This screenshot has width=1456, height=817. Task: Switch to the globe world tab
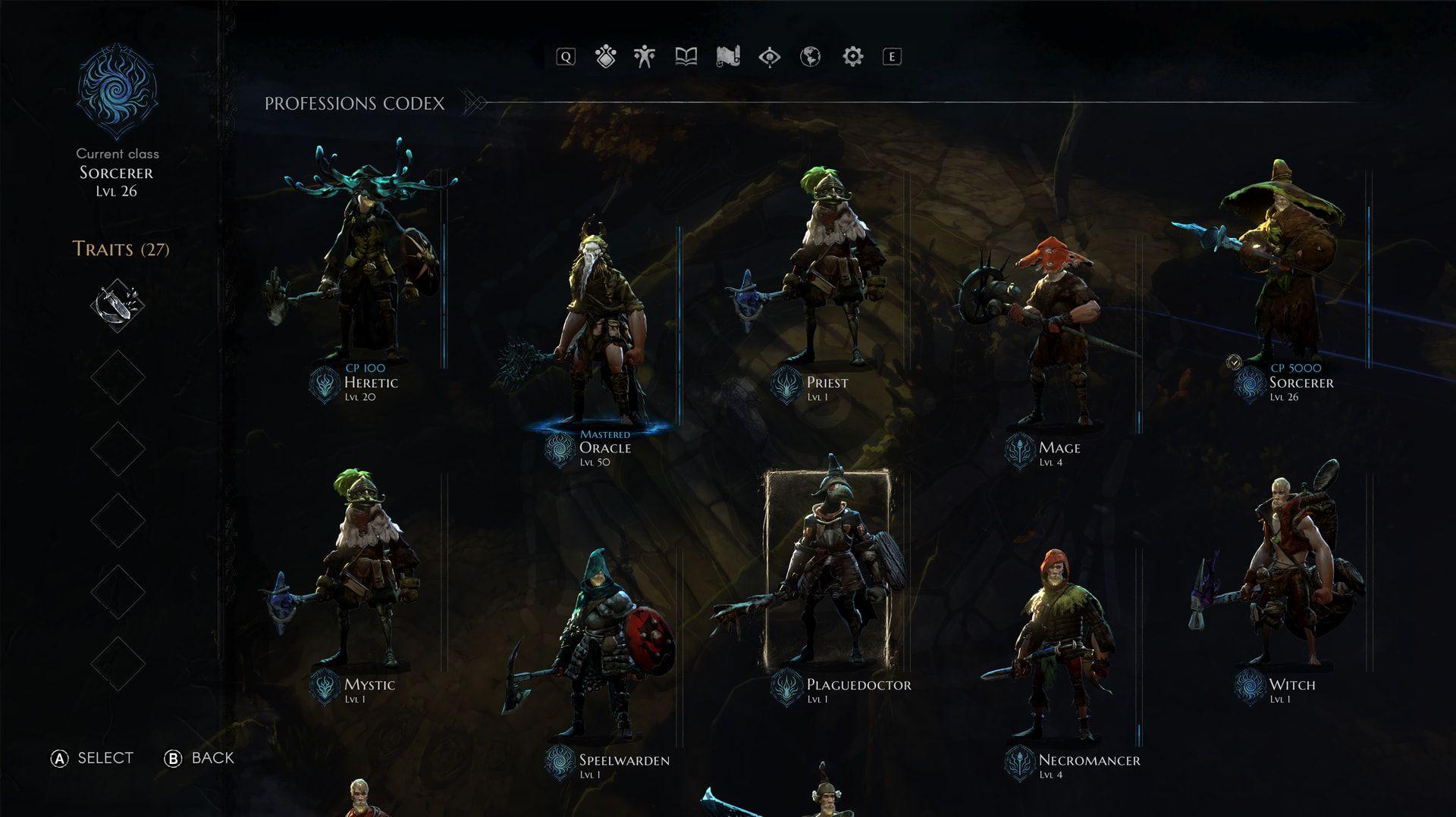tap(810, 57)
